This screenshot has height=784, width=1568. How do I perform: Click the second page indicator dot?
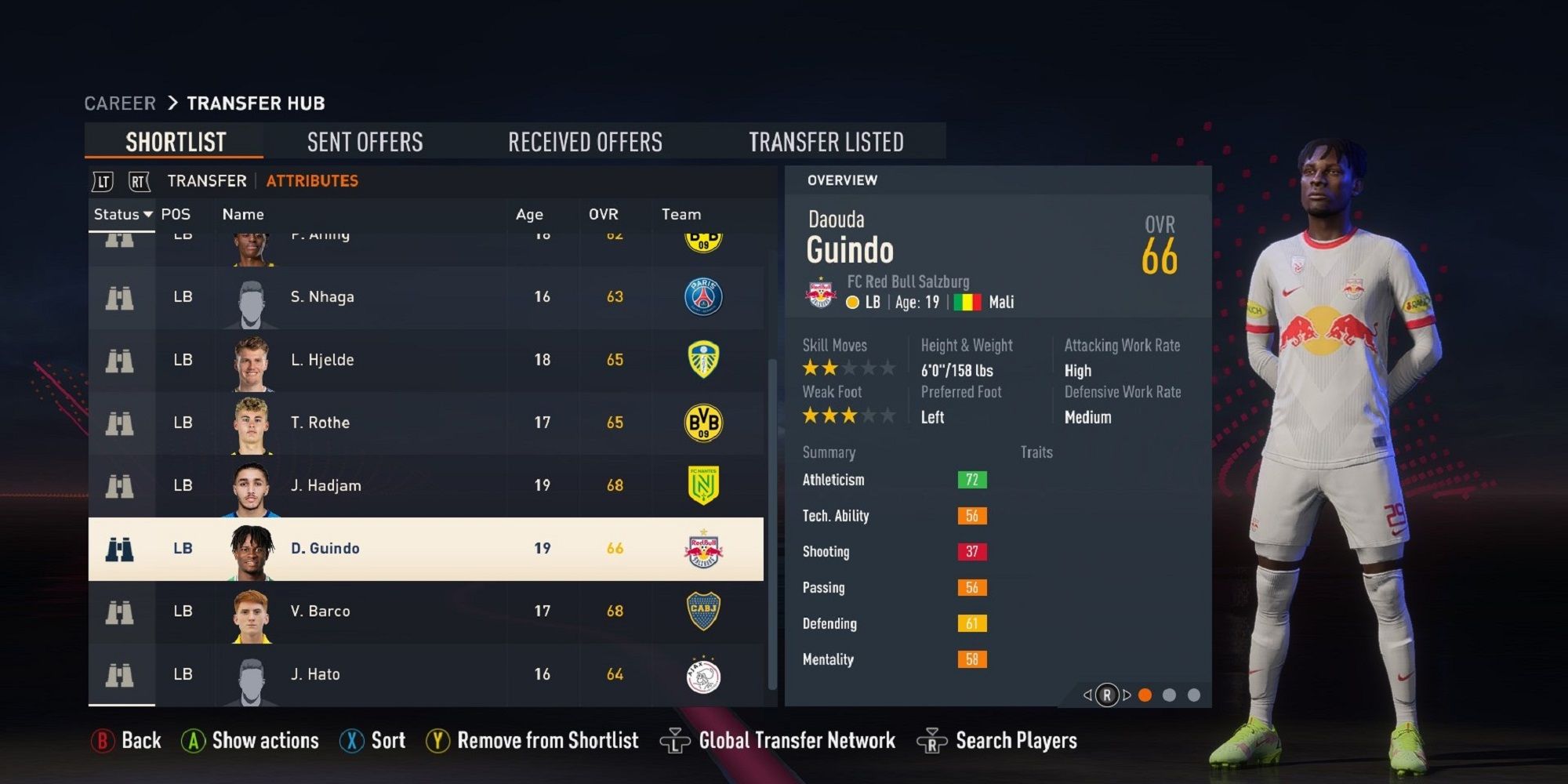(x=1171, y=694)
